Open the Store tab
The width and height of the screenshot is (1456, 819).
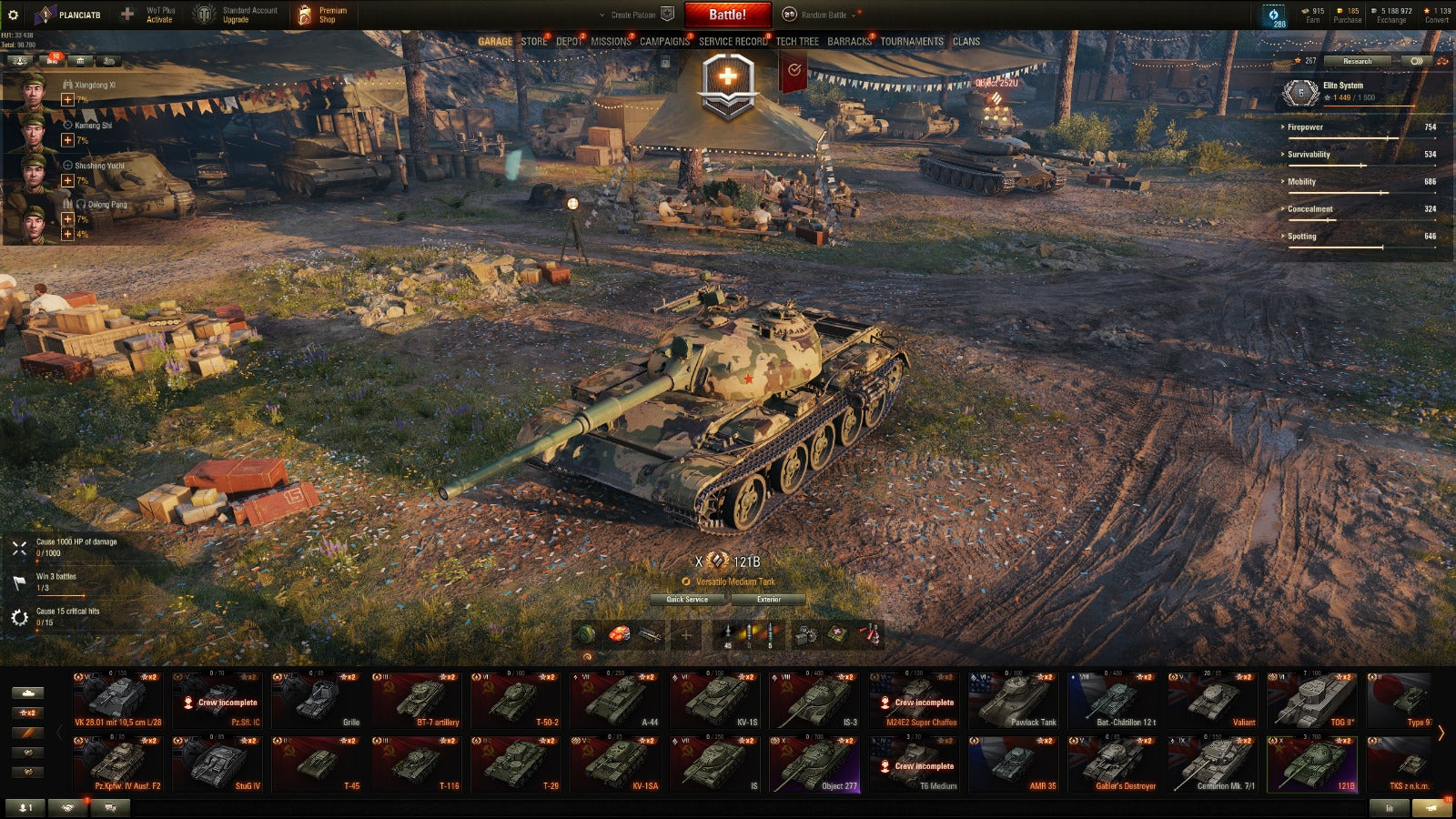[x=534, y=42]
